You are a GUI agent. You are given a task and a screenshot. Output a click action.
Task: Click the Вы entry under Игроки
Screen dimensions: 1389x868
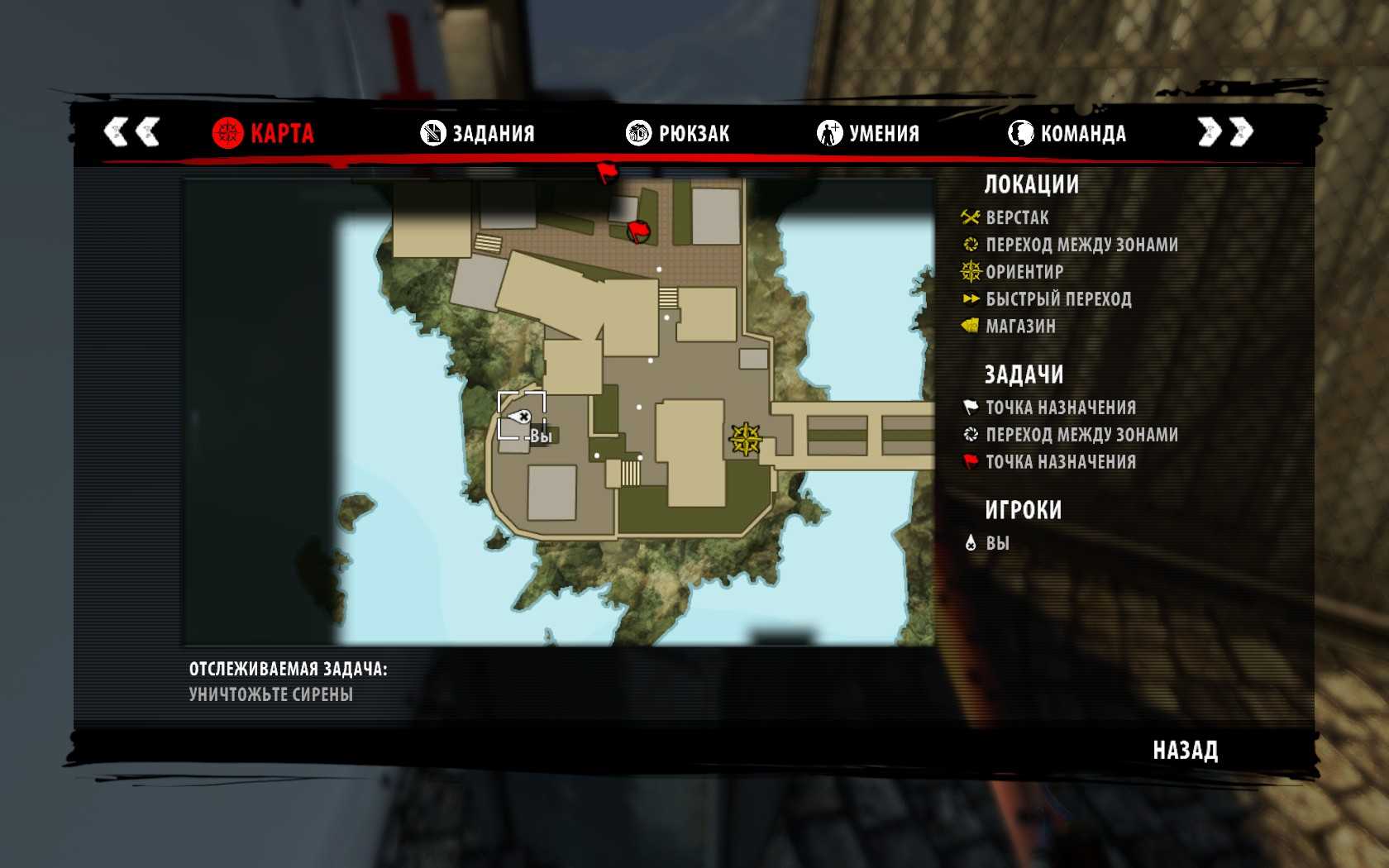[996, 543]
